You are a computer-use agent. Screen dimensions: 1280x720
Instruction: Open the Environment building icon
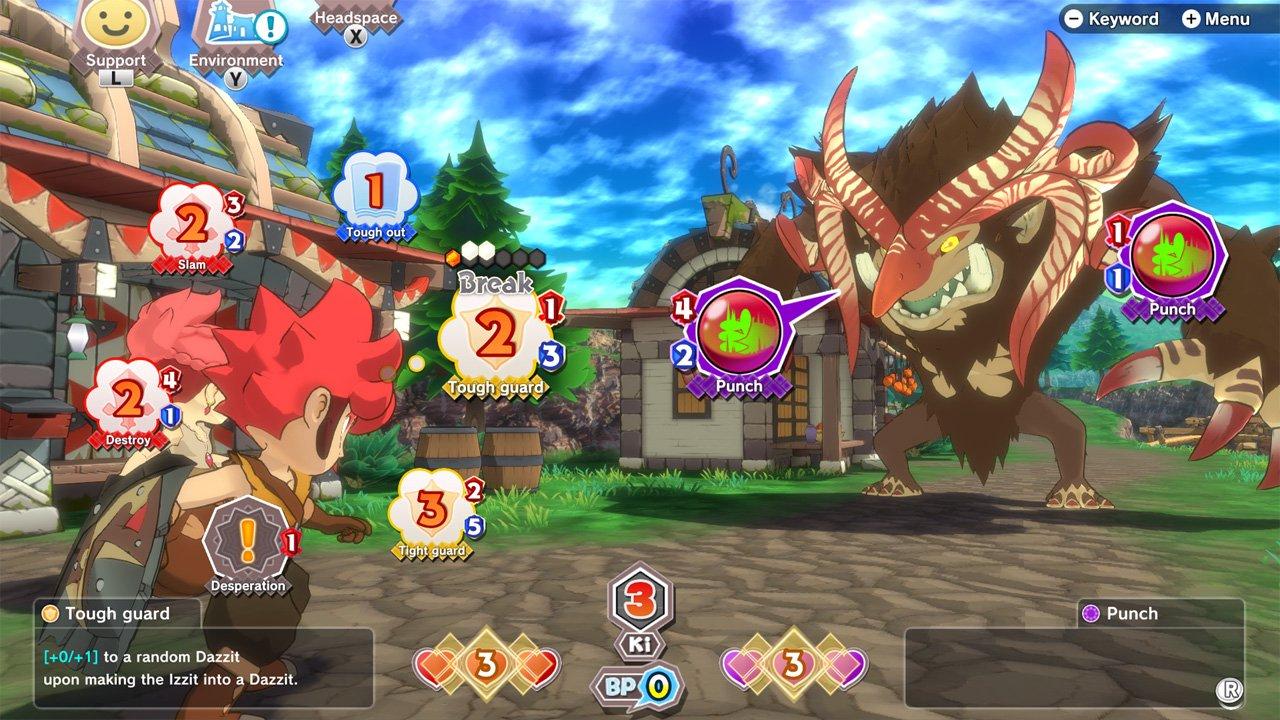pyautogui.click(x=232, y=30)
